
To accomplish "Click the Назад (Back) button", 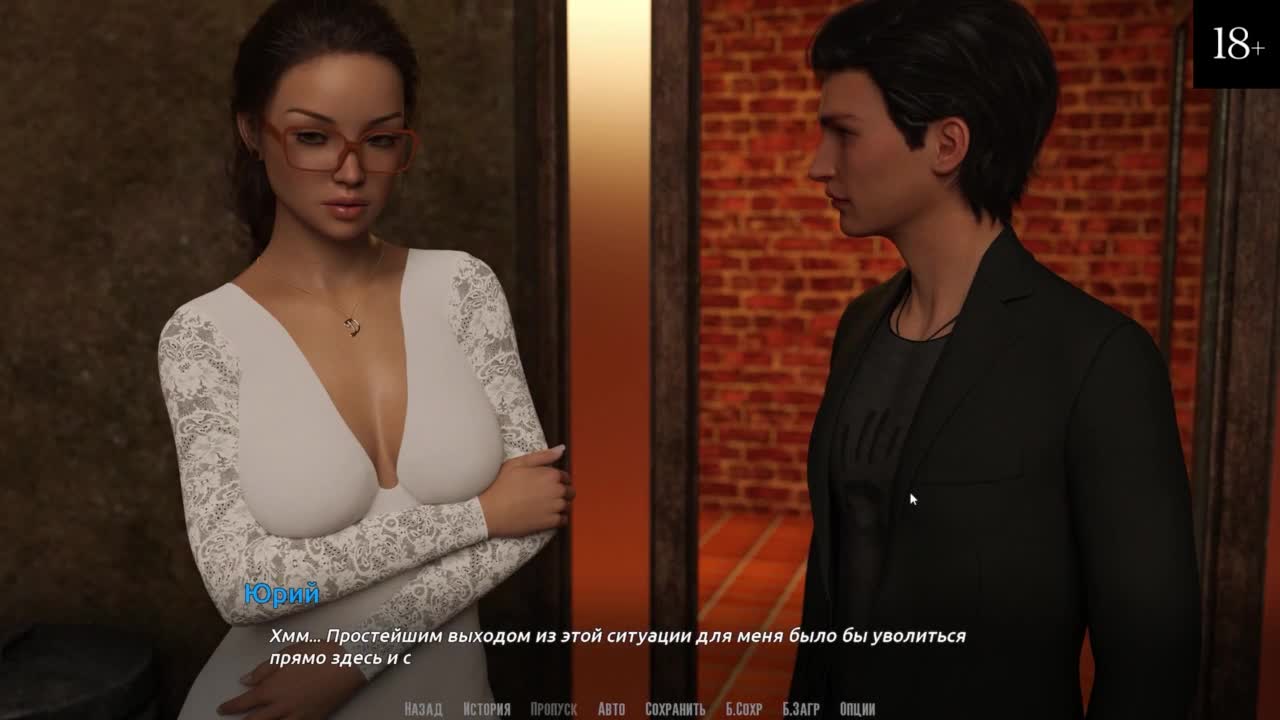I will click(423, 709).
